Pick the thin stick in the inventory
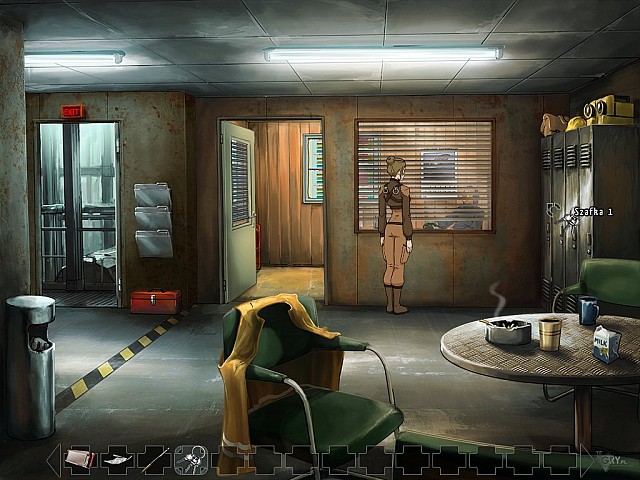This screenshot has height=480, width=640. click(154, 459)
